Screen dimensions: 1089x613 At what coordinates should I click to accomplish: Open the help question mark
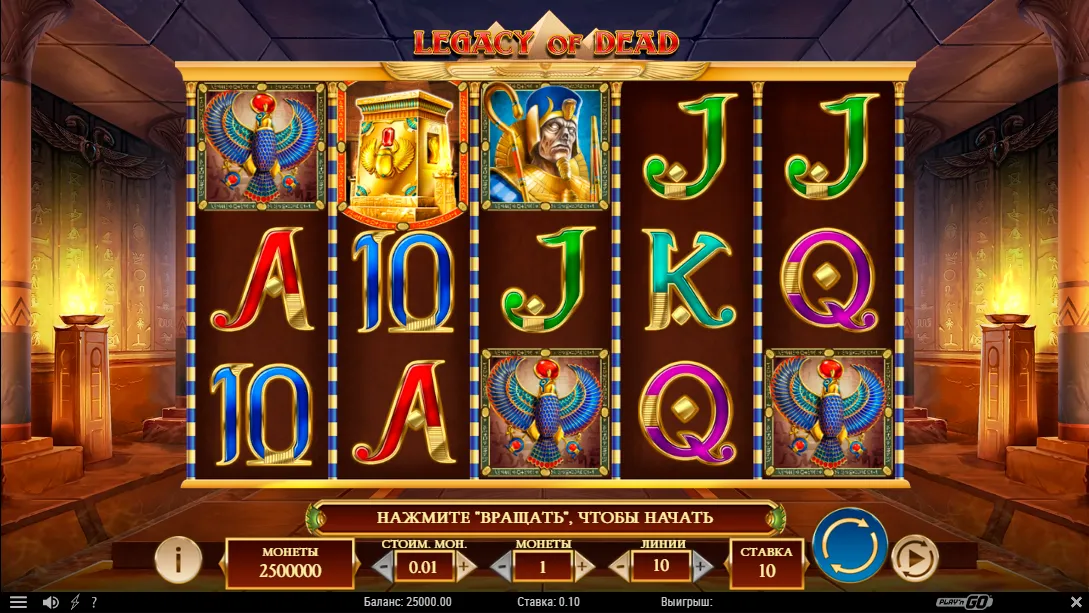(x=94, y=602)
